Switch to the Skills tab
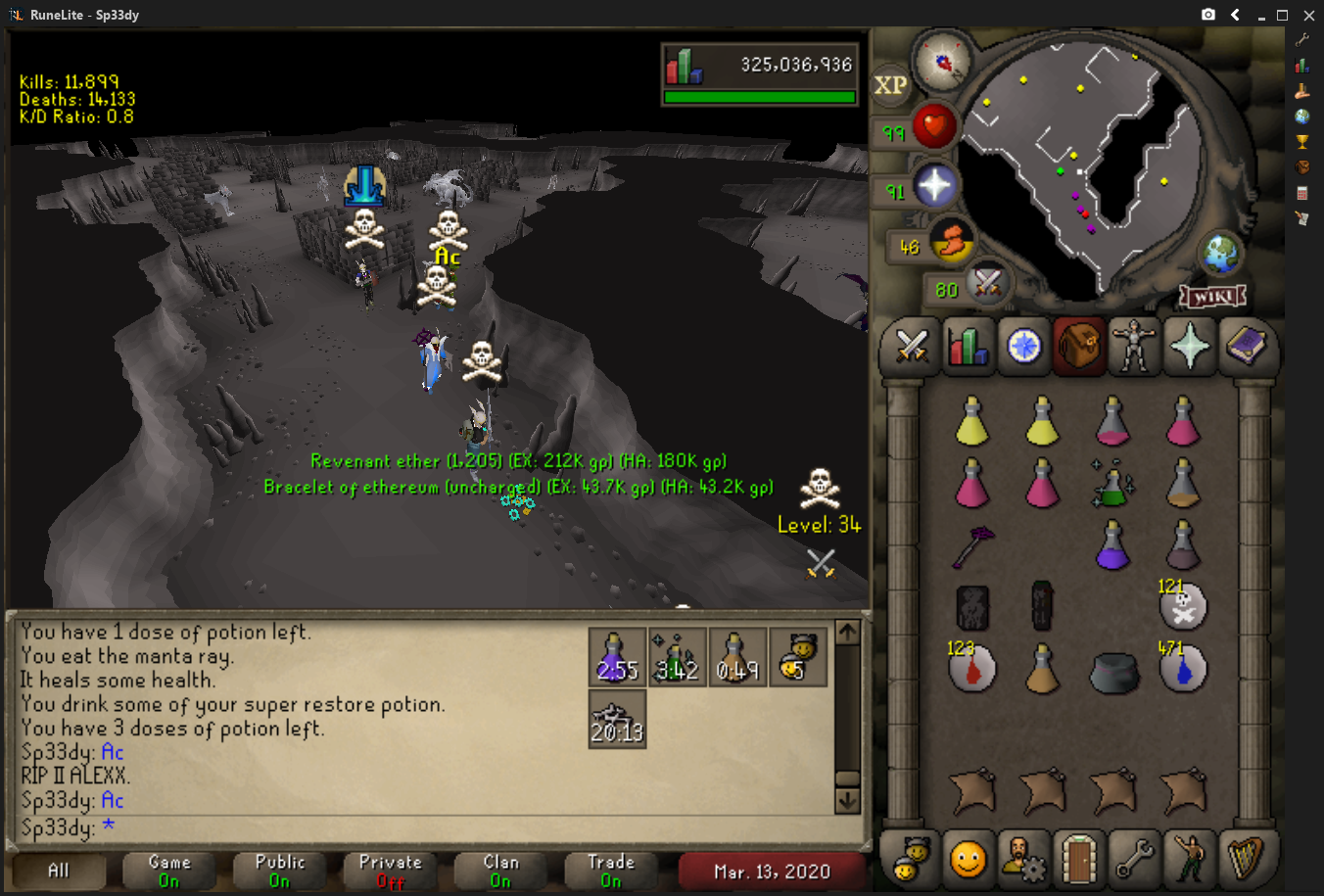Viewport: 1324px width, 896px height. pyautogui.click(x=968, y=347)
